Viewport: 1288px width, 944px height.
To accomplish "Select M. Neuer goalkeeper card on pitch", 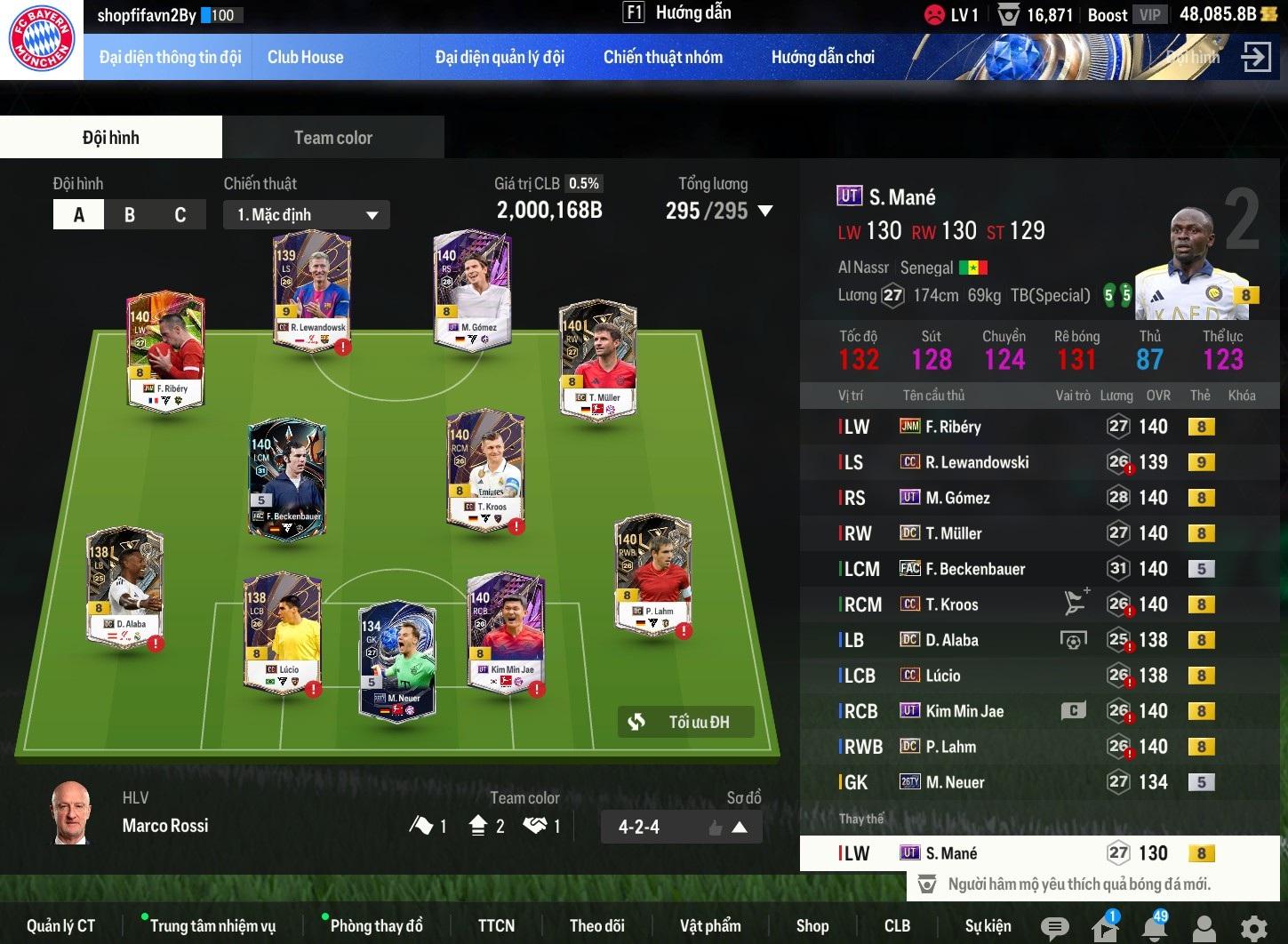I will click(397, 658).
